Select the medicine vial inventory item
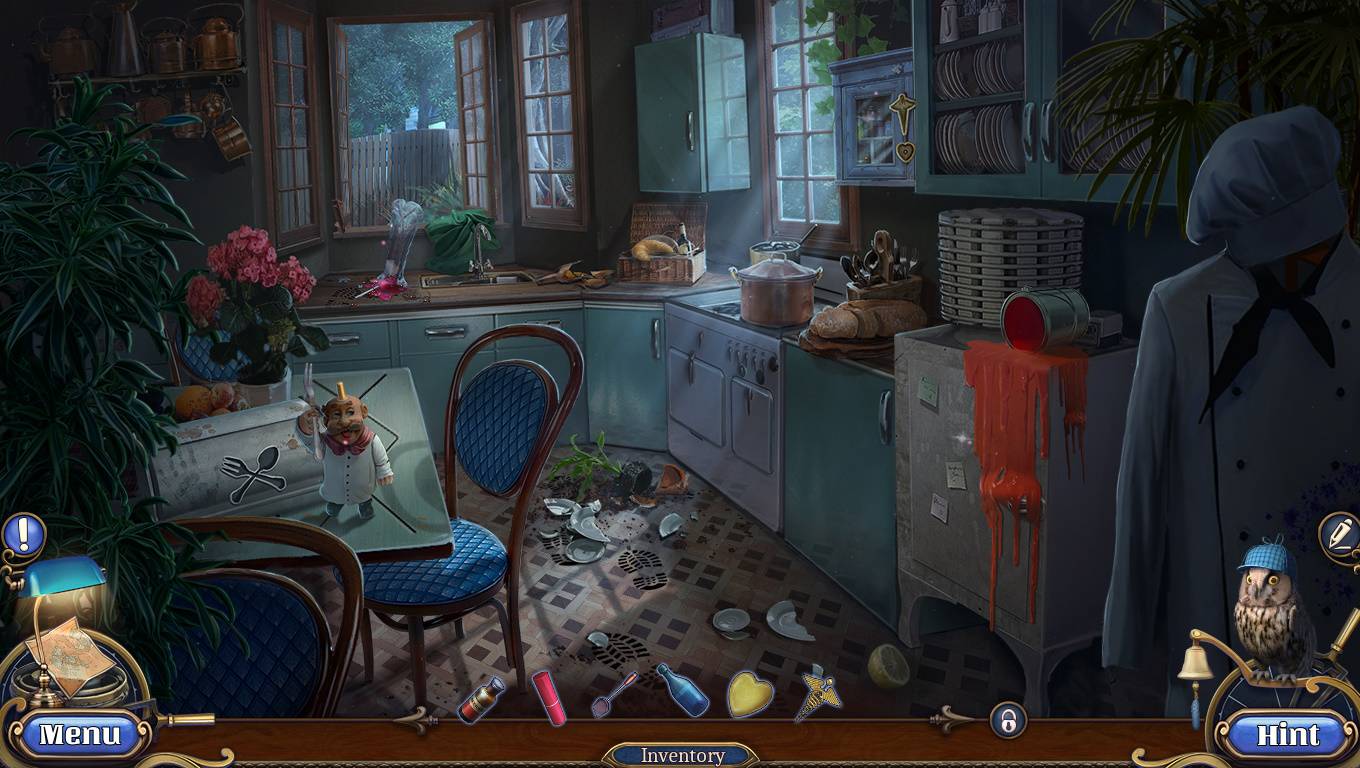The height and width of the screenshot is (768, 1360). click(x=481, y=698)
